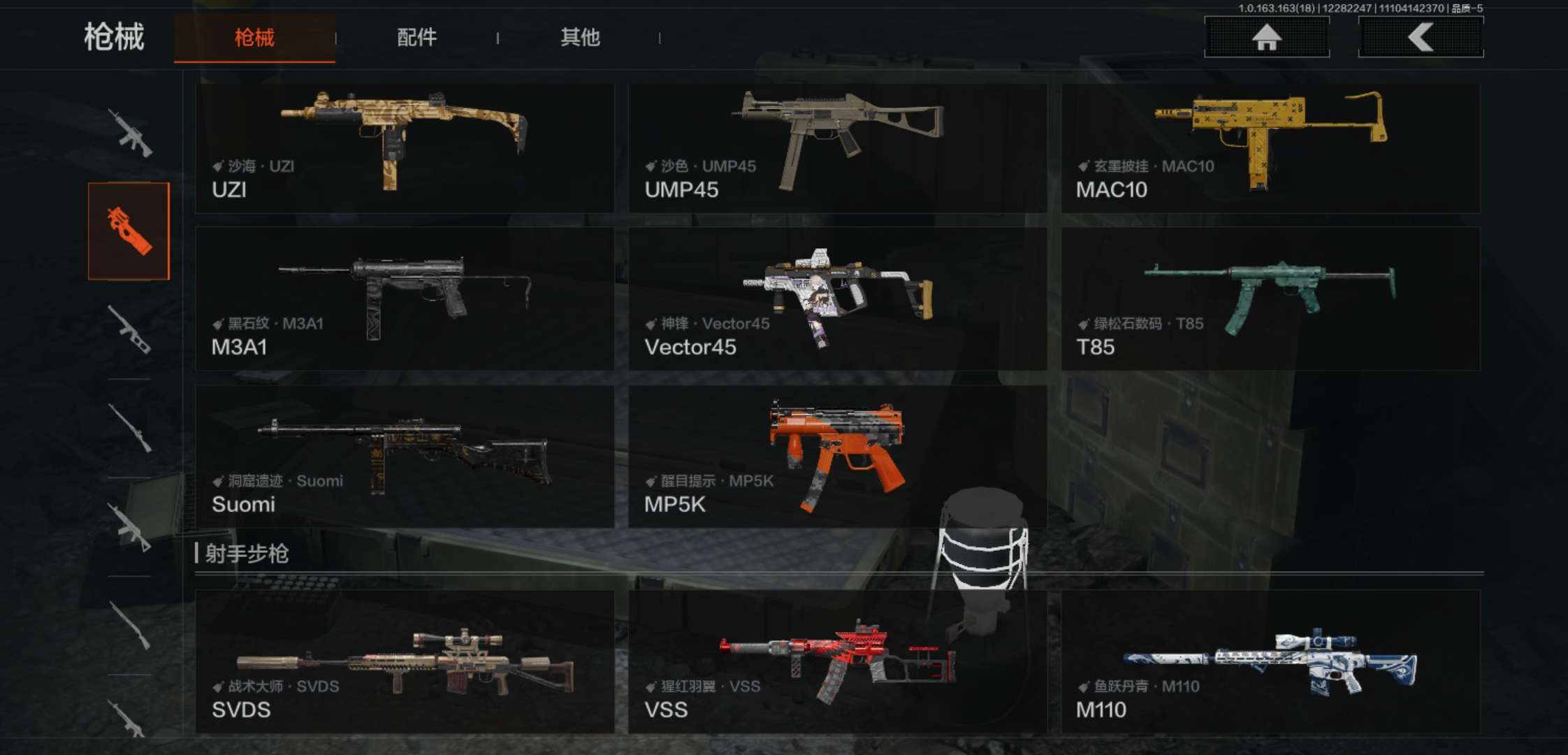Choose the VSS marksman rifle card
Viewport: 1568px width, 755px height.
[x=837, y=661]
